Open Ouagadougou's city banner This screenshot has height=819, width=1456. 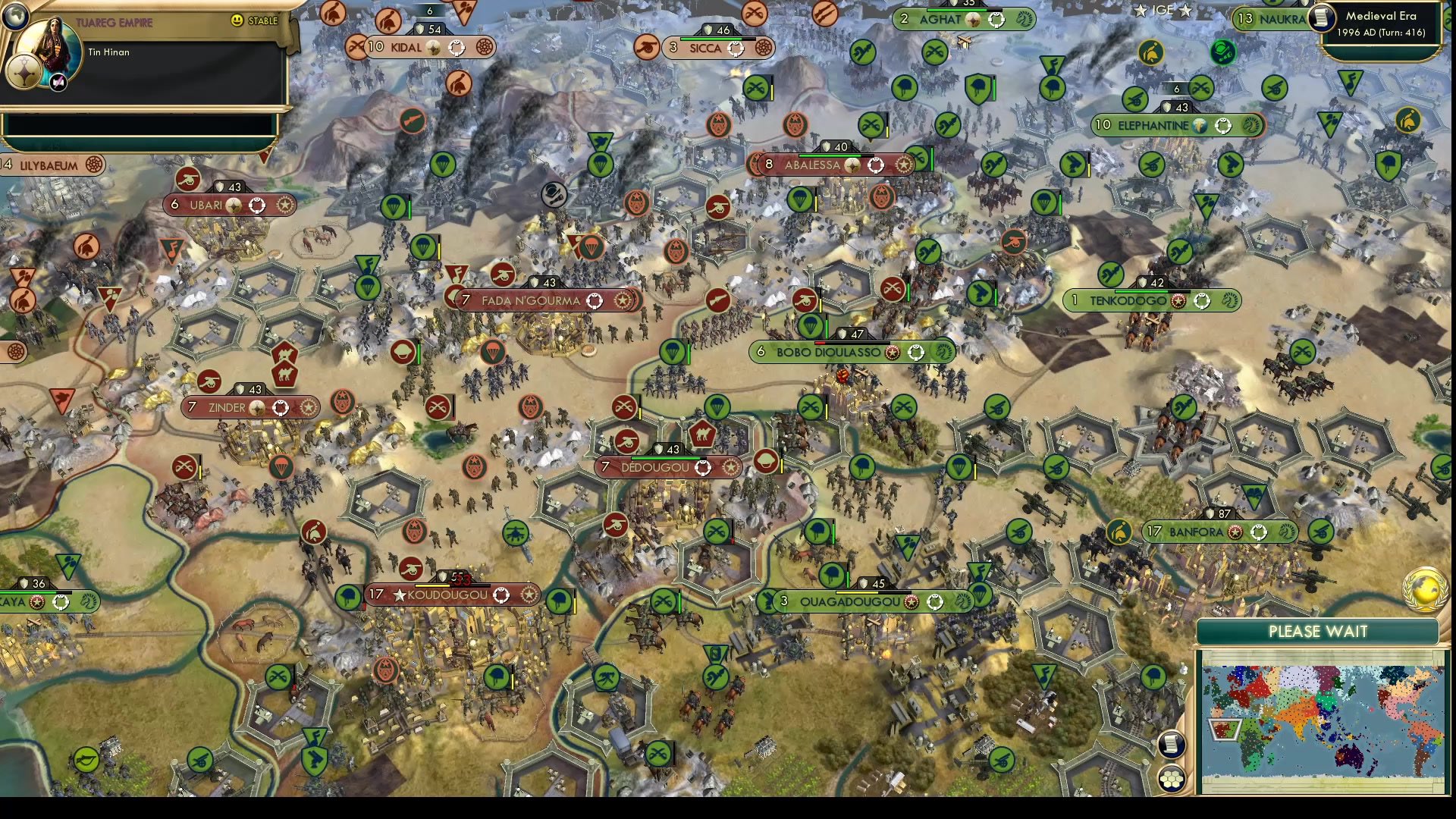click(849, 601)
